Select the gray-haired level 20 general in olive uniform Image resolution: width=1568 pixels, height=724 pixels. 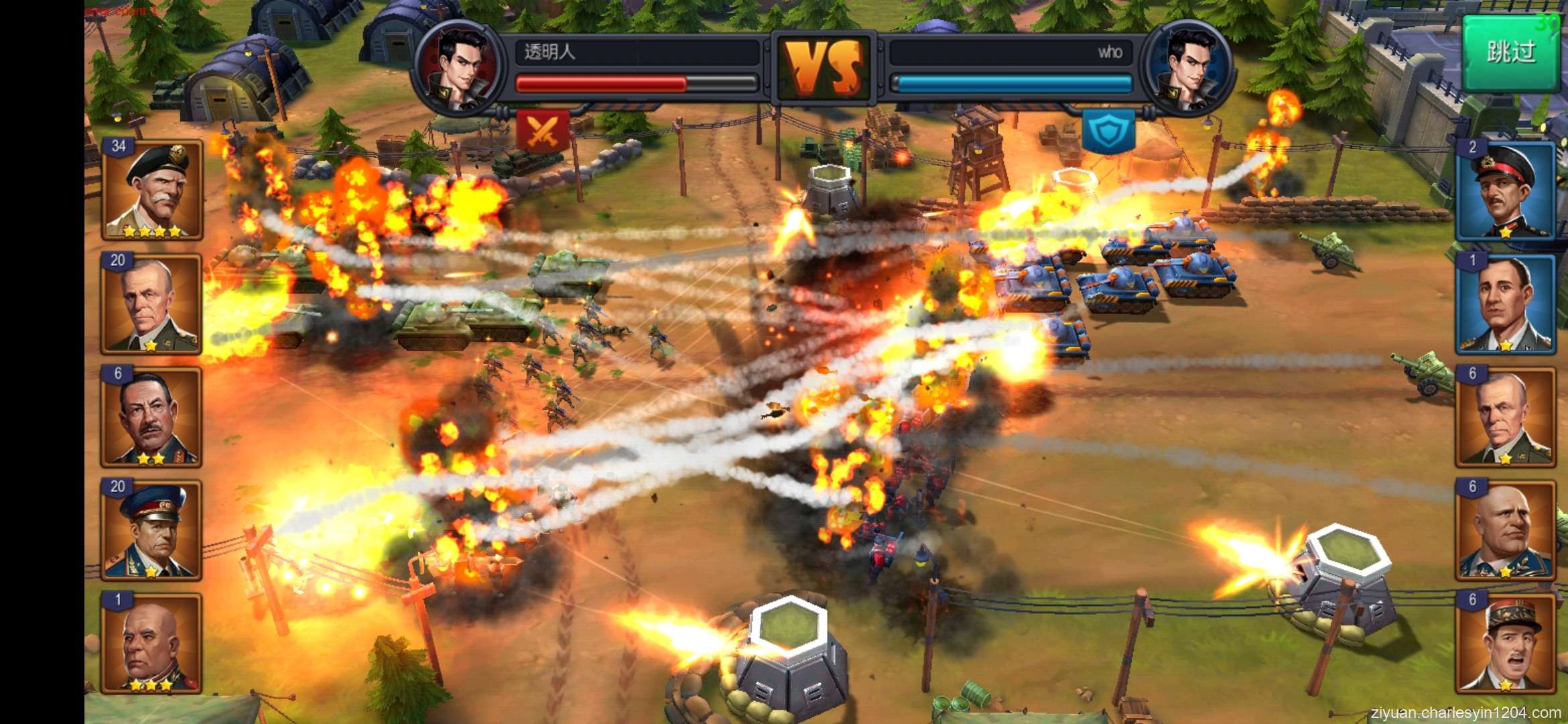coord(151,303)
